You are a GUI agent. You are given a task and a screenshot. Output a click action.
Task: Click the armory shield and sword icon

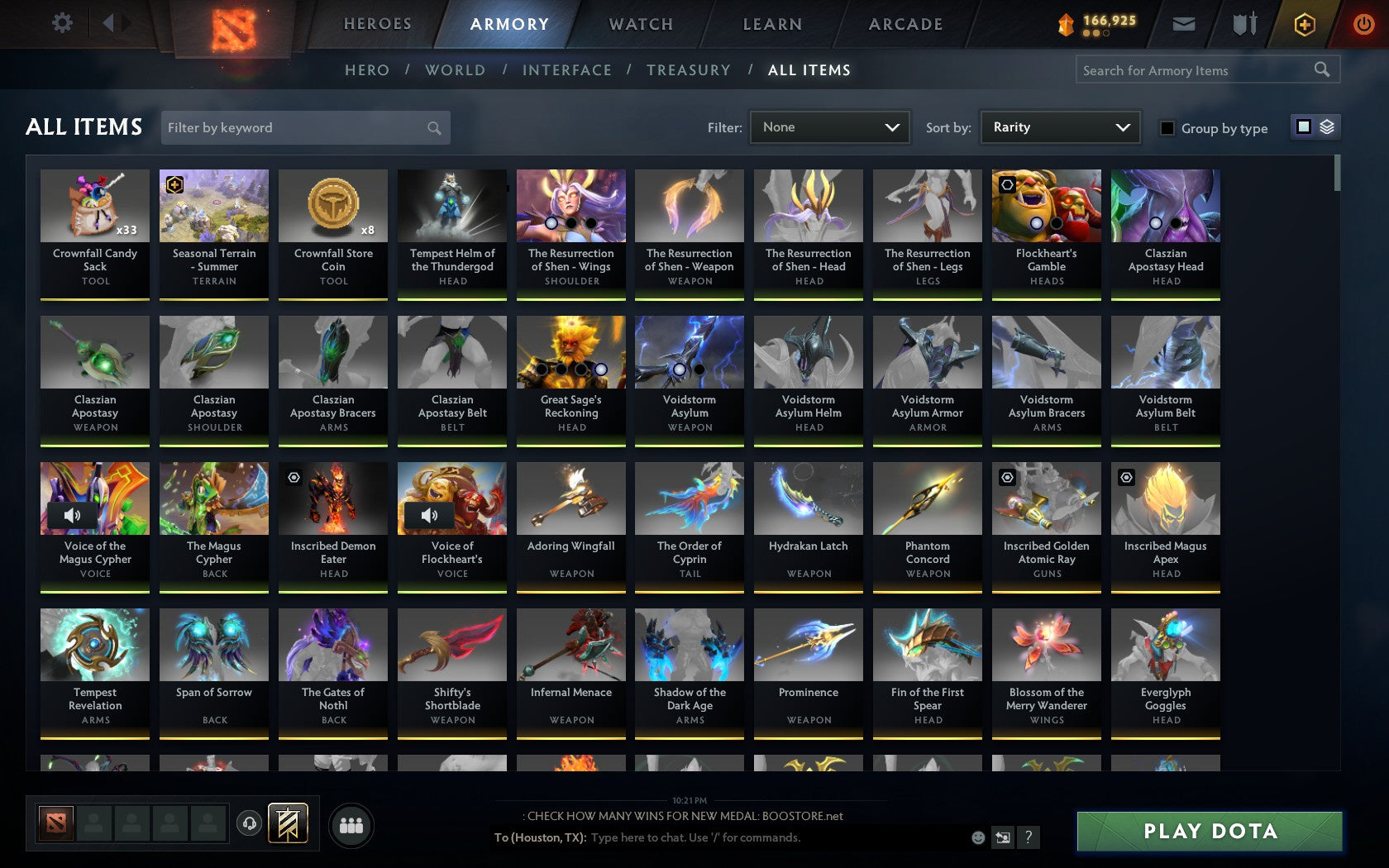[1243, 24]
